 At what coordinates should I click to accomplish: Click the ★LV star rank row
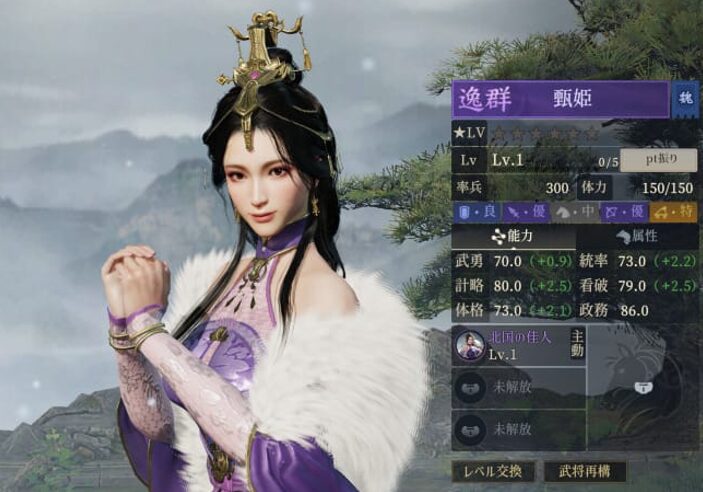530,133
